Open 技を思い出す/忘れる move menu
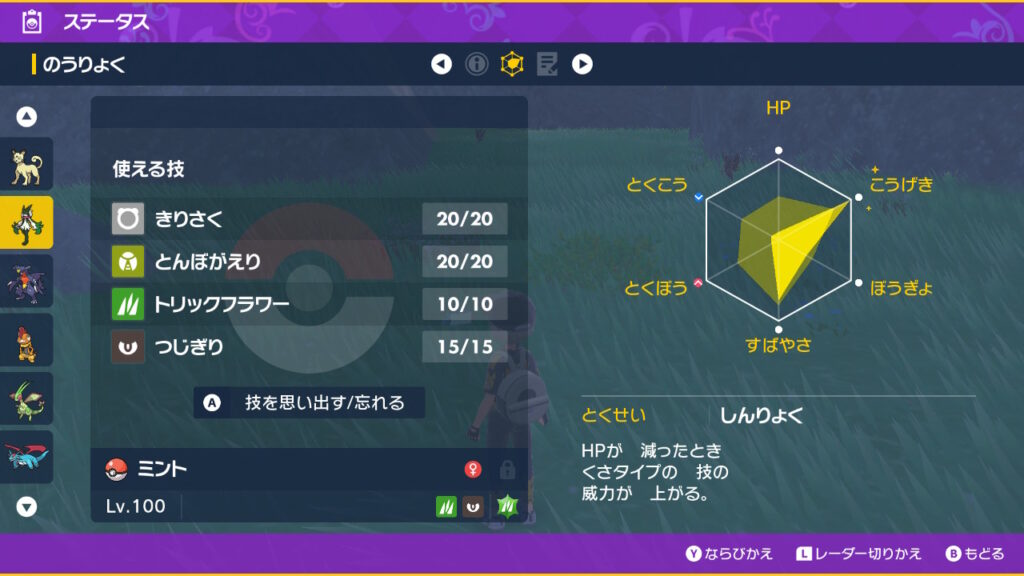1024x576 pixels. (309, 403)
